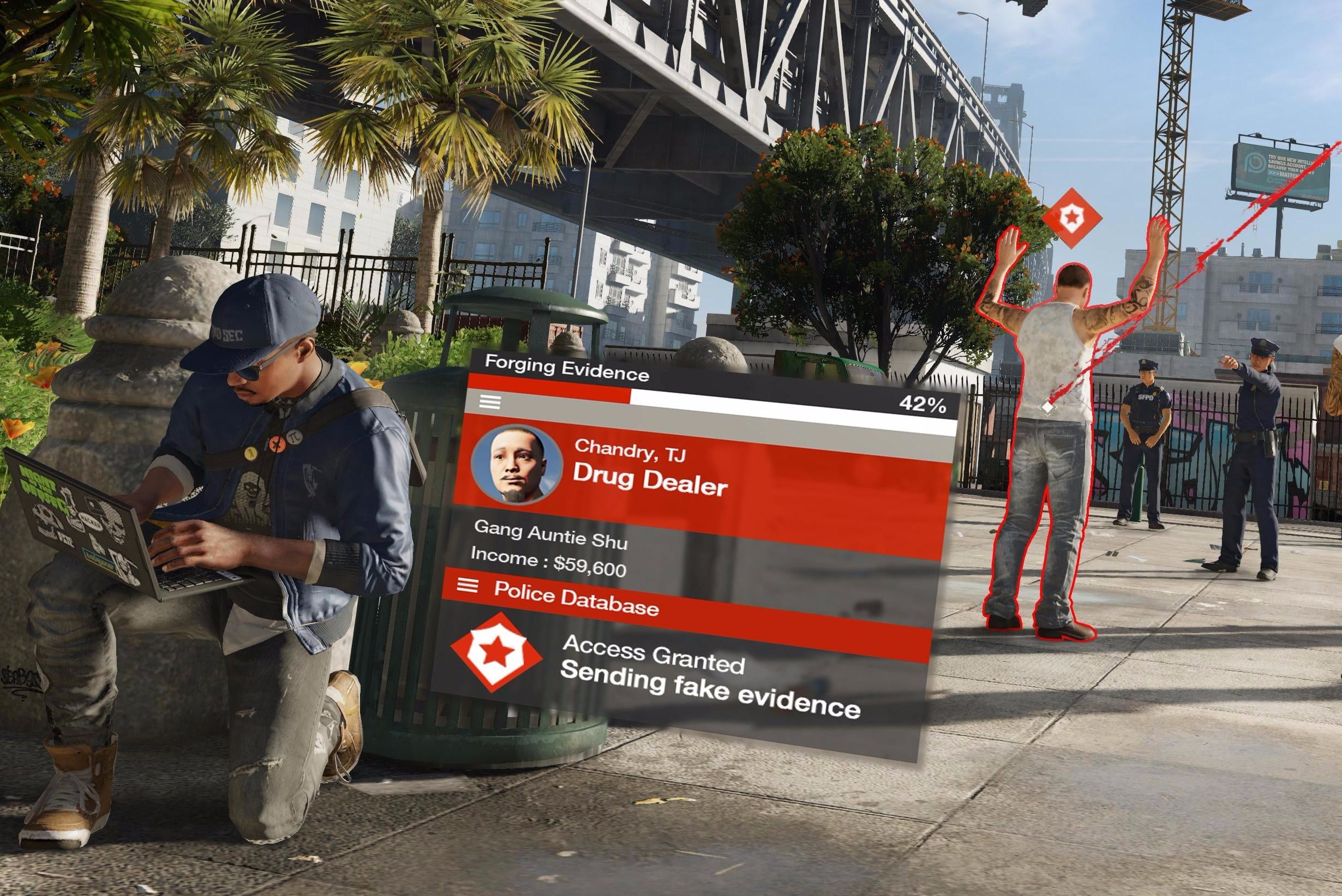
Task: Click the red diamond gang marker above the suspect
Action: [1074, 219]
